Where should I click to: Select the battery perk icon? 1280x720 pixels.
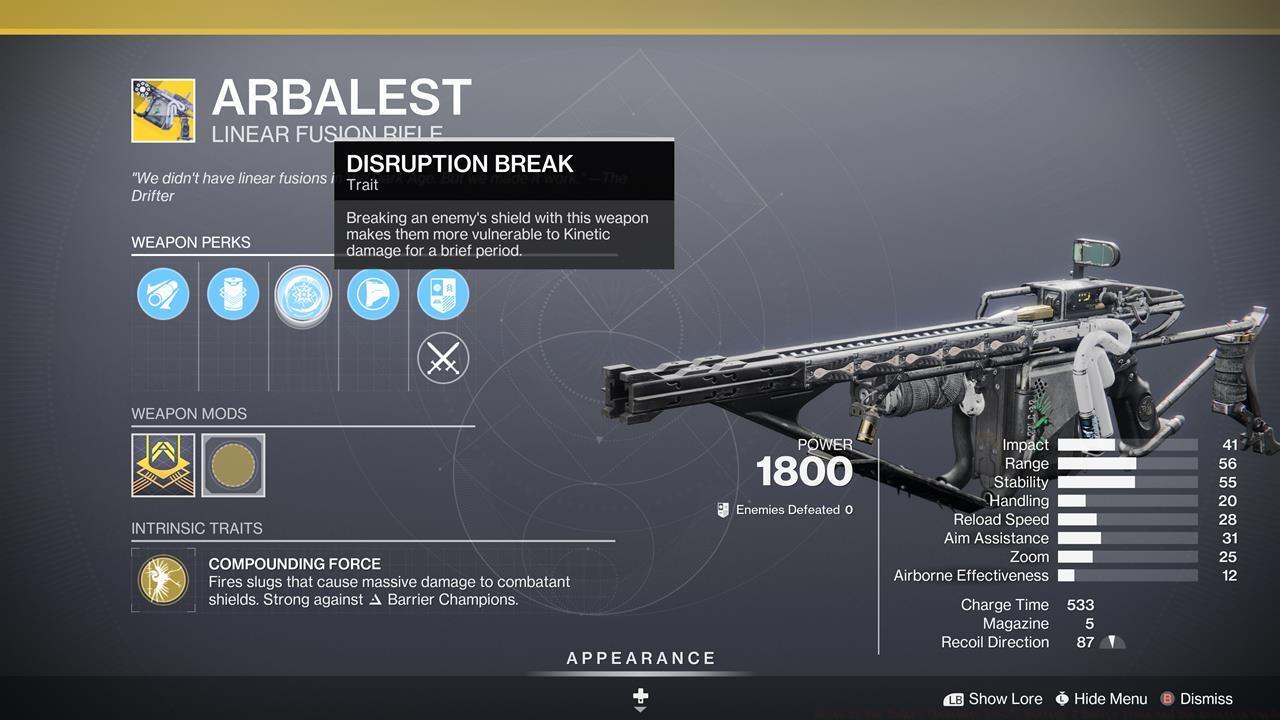[x=233, y=294]
